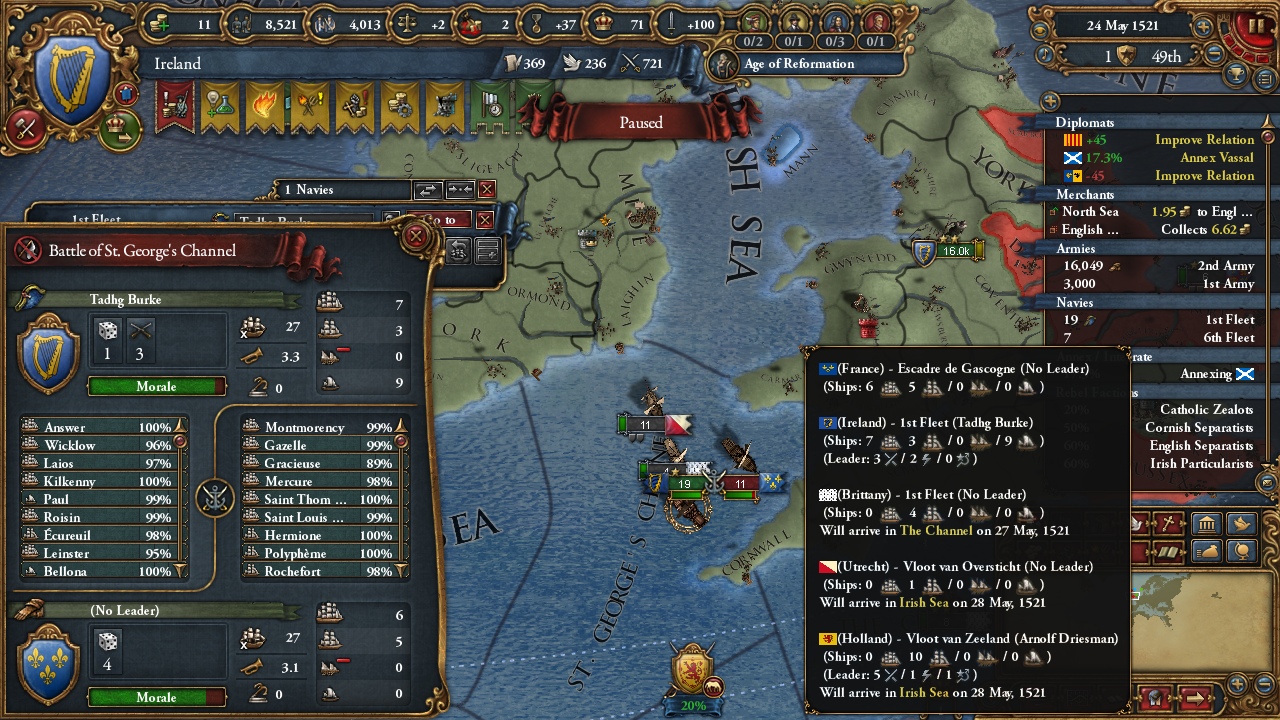
Task: Select the Catholic Zealots rebel faction entry
Action: click(1206, 410)
